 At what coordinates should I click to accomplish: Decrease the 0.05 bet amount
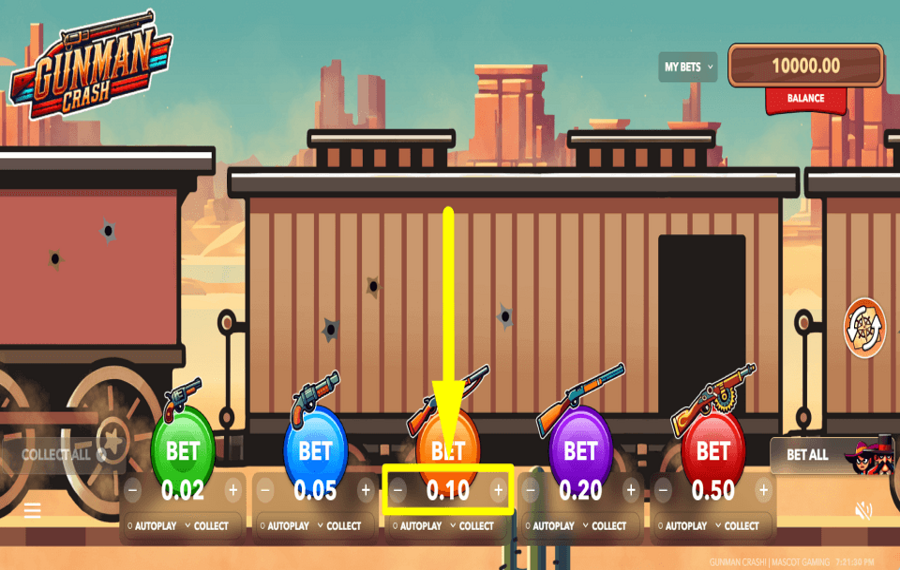[x=265, y=490]
